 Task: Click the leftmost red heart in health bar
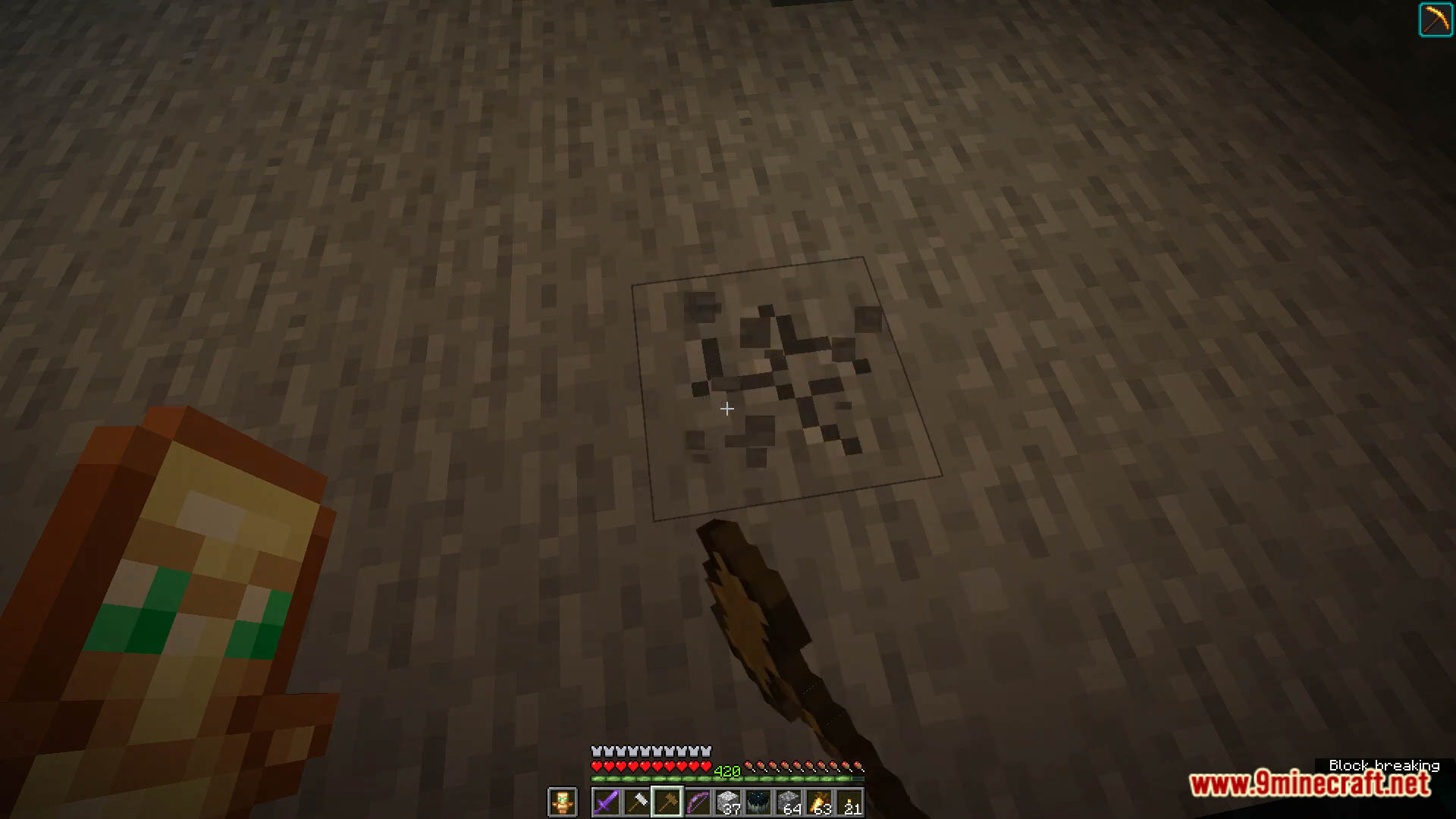point(596,766)
